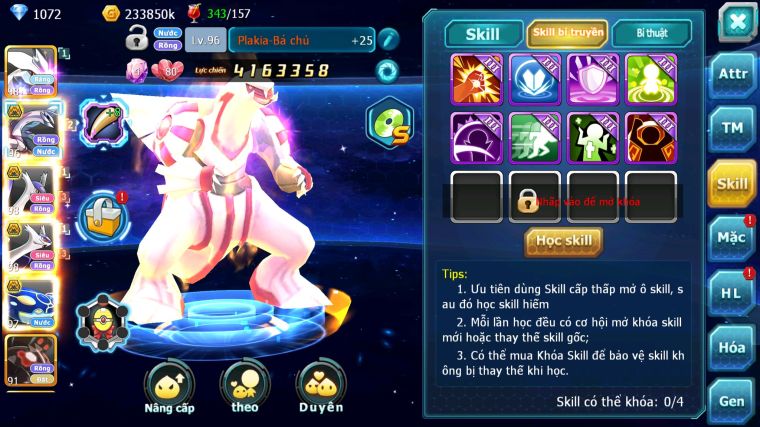Open the Attr side tab
Screen dimensions: 760x427
click(x=732, y=74)
